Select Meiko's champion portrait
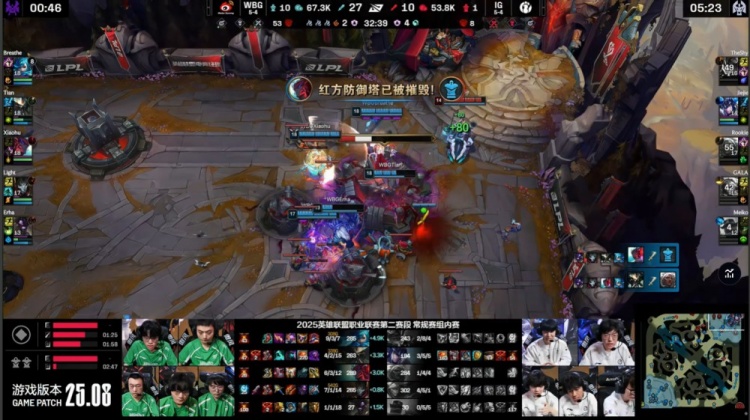 pos(729,230)
